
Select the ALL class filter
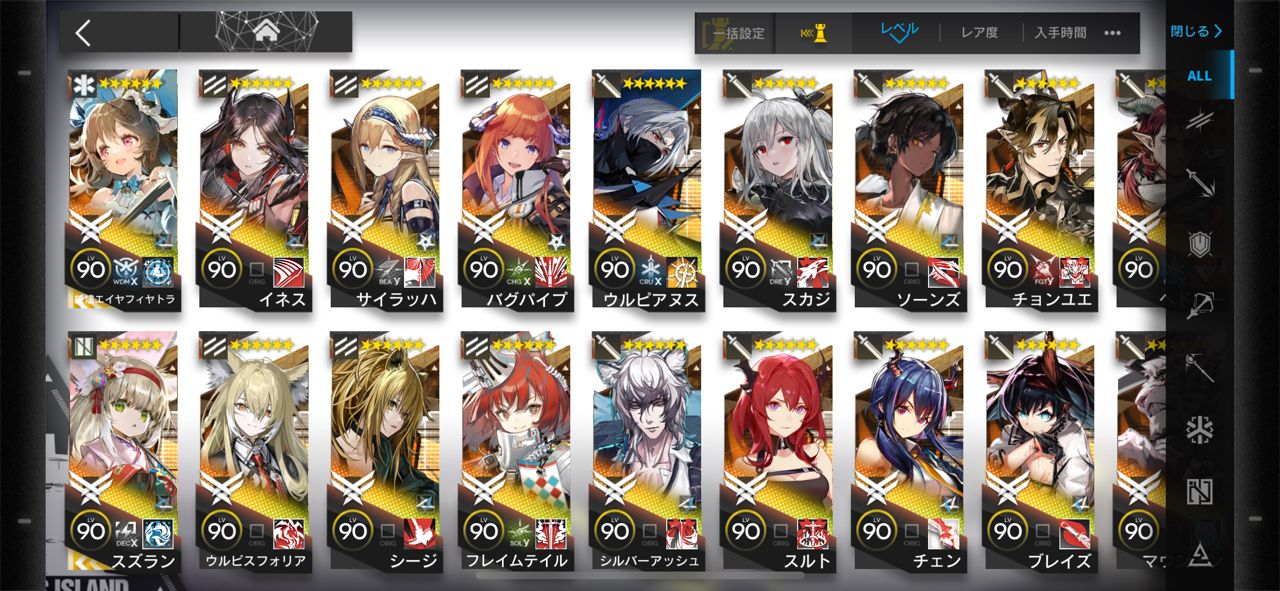pyautogui.click(x=1199, y=76)
